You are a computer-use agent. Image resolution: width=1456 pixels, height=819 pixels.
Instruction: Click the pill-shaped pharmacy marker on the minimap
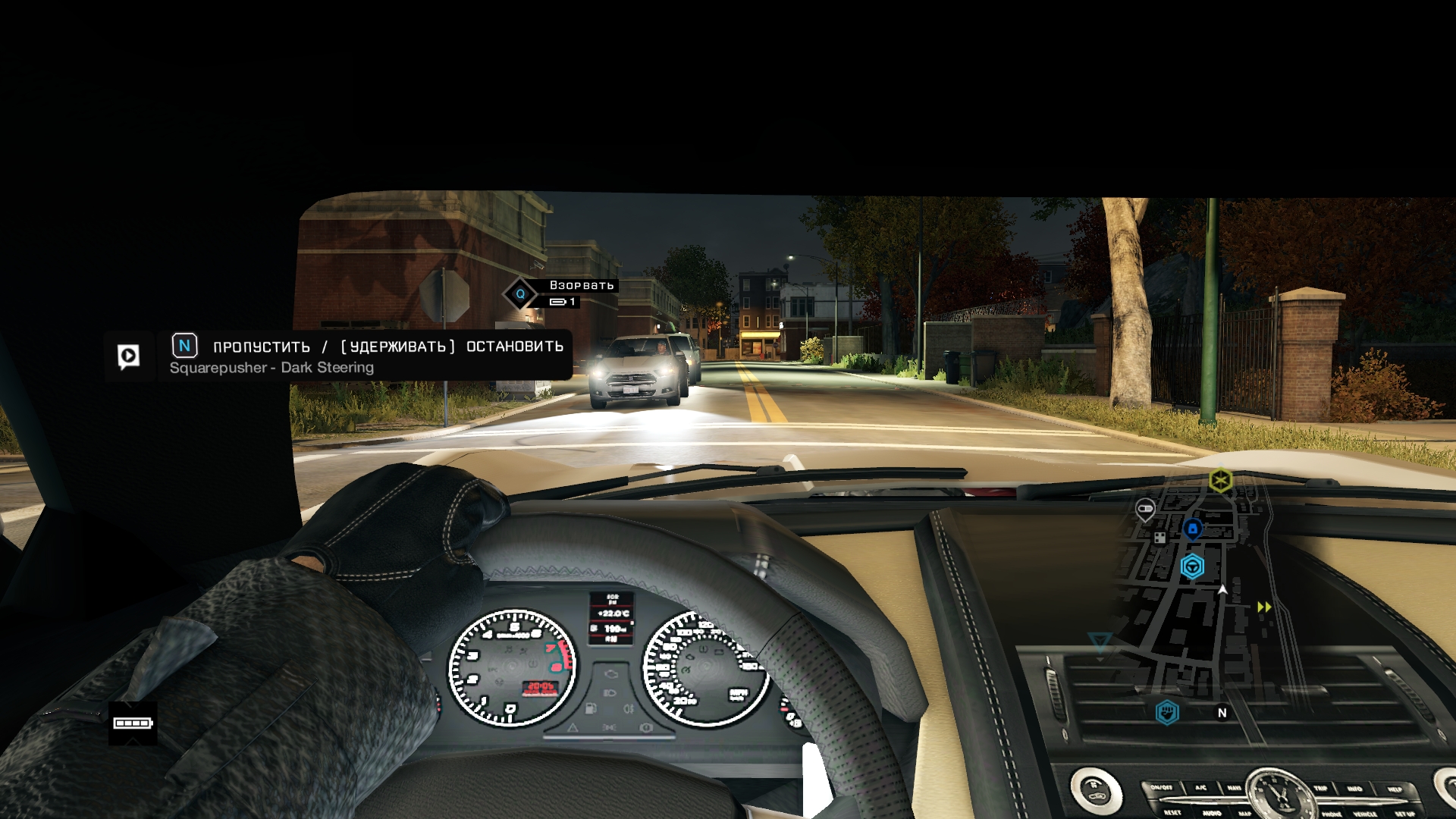click(x=1145, y=508)
